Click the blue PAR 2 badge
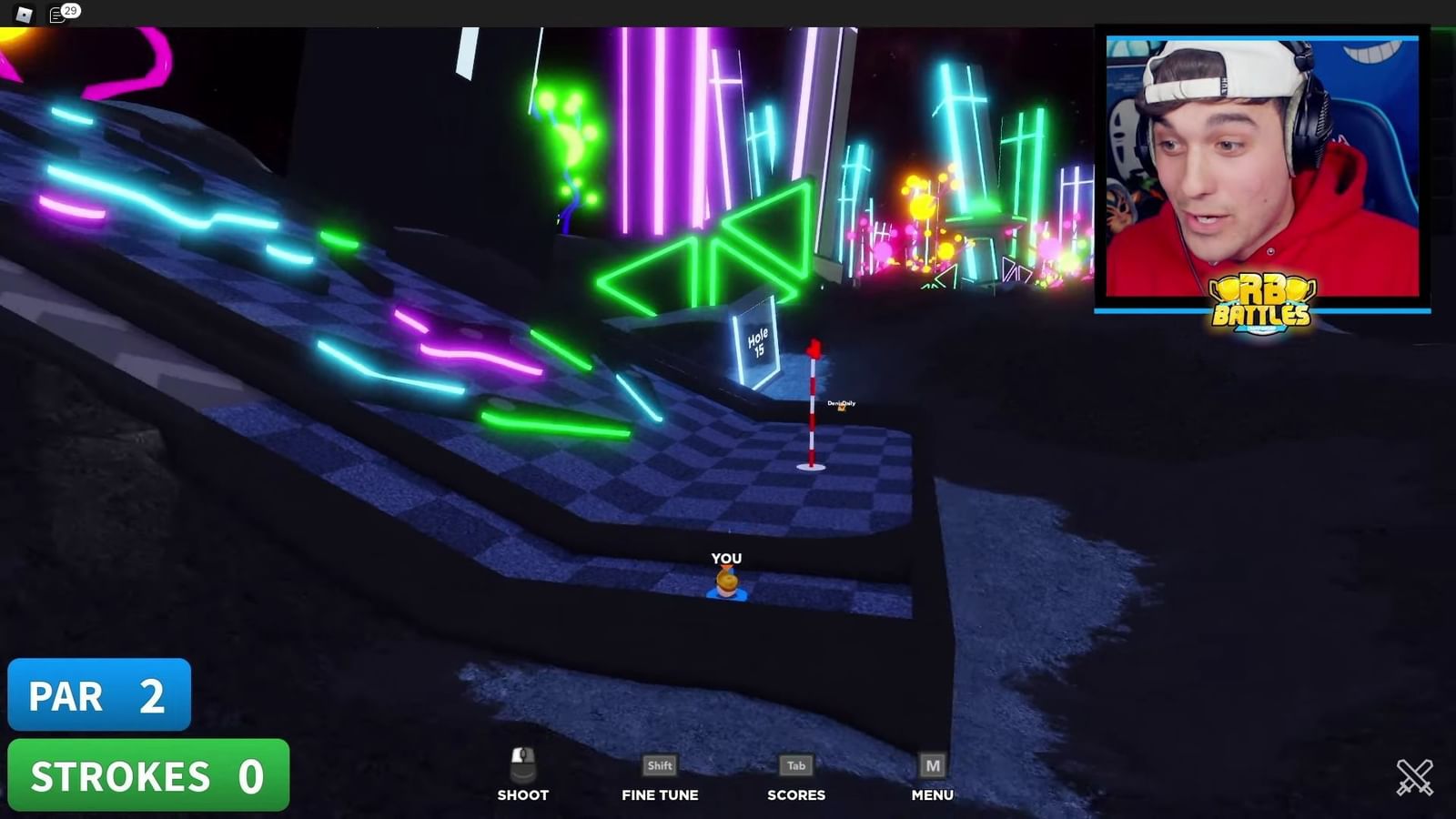This screenshot has height=819, width=1456. (x=99, y=695)
